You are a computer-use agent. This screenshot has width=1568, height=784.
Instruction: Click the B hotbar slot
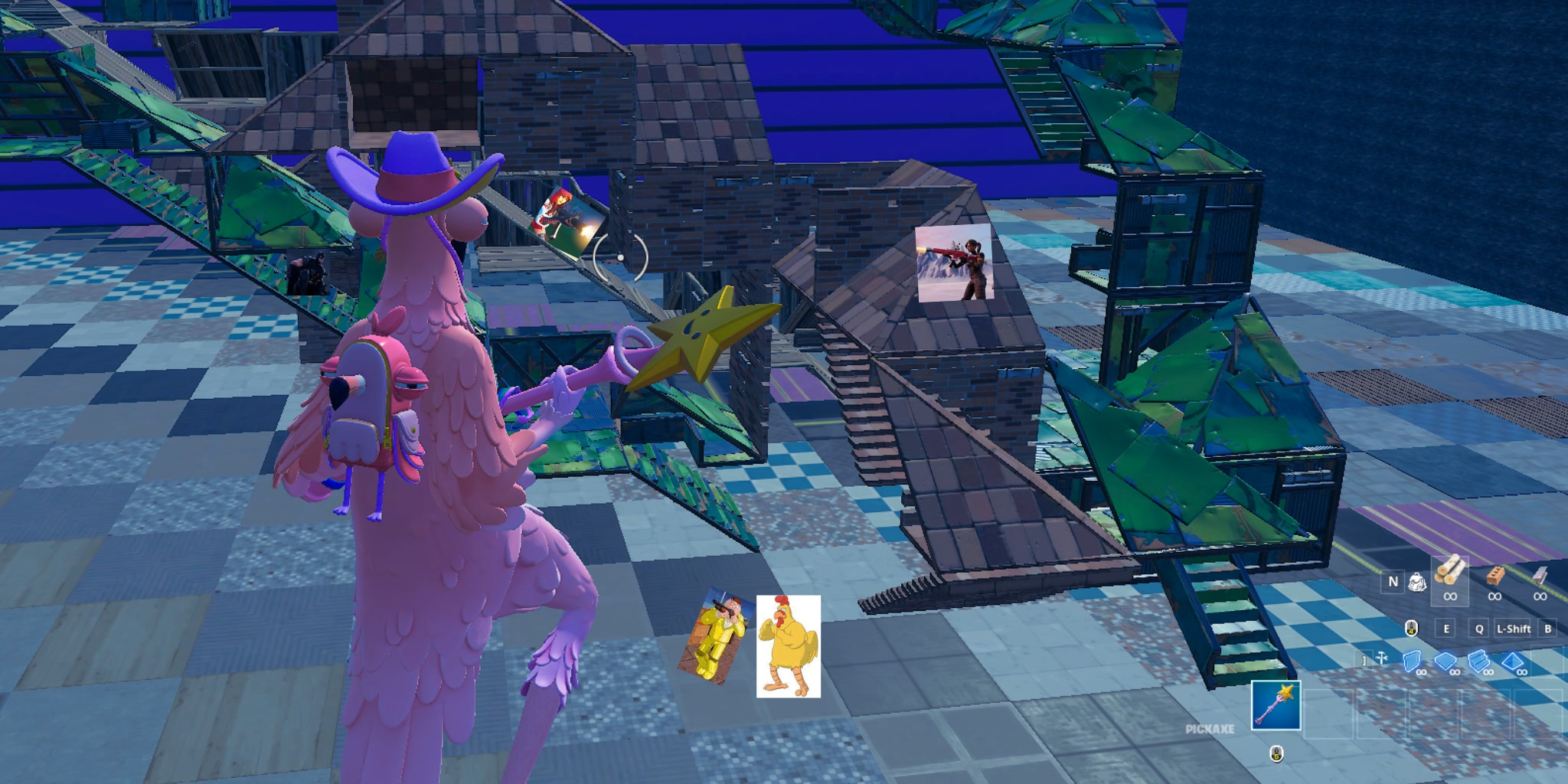[1547, 629]
